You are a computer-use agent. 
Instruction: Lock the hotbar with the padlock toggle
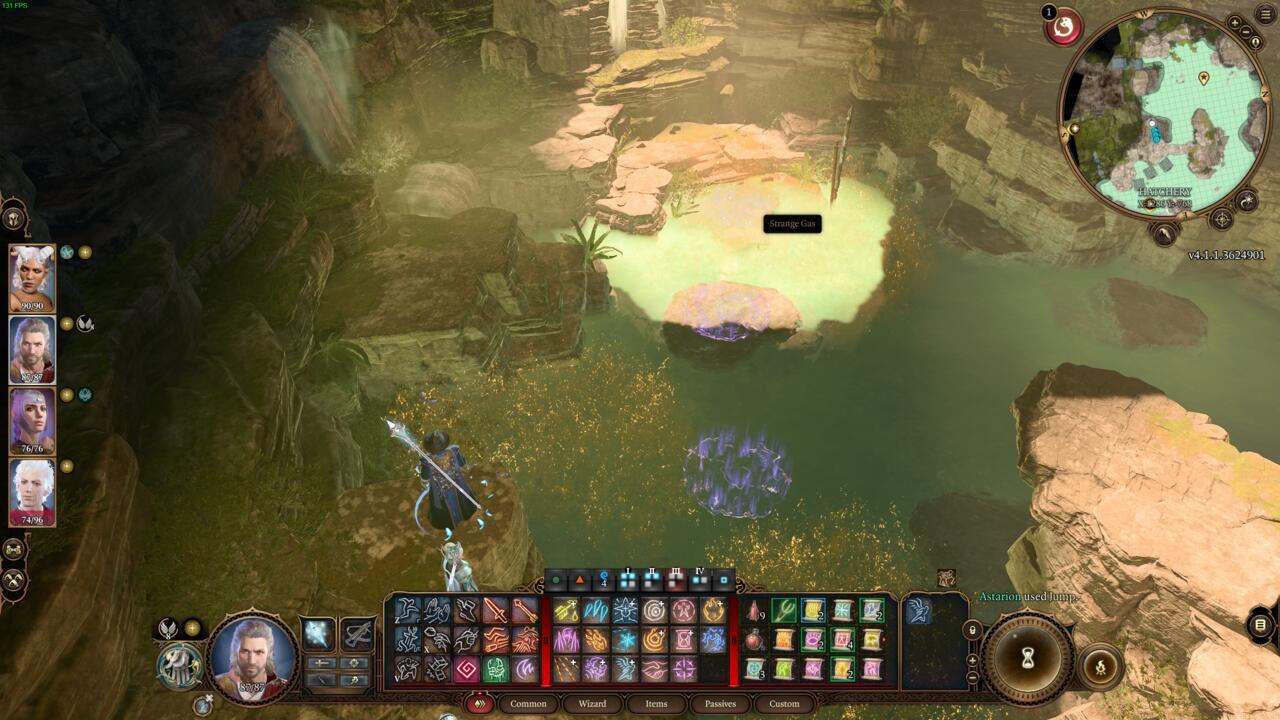point(973,629)
